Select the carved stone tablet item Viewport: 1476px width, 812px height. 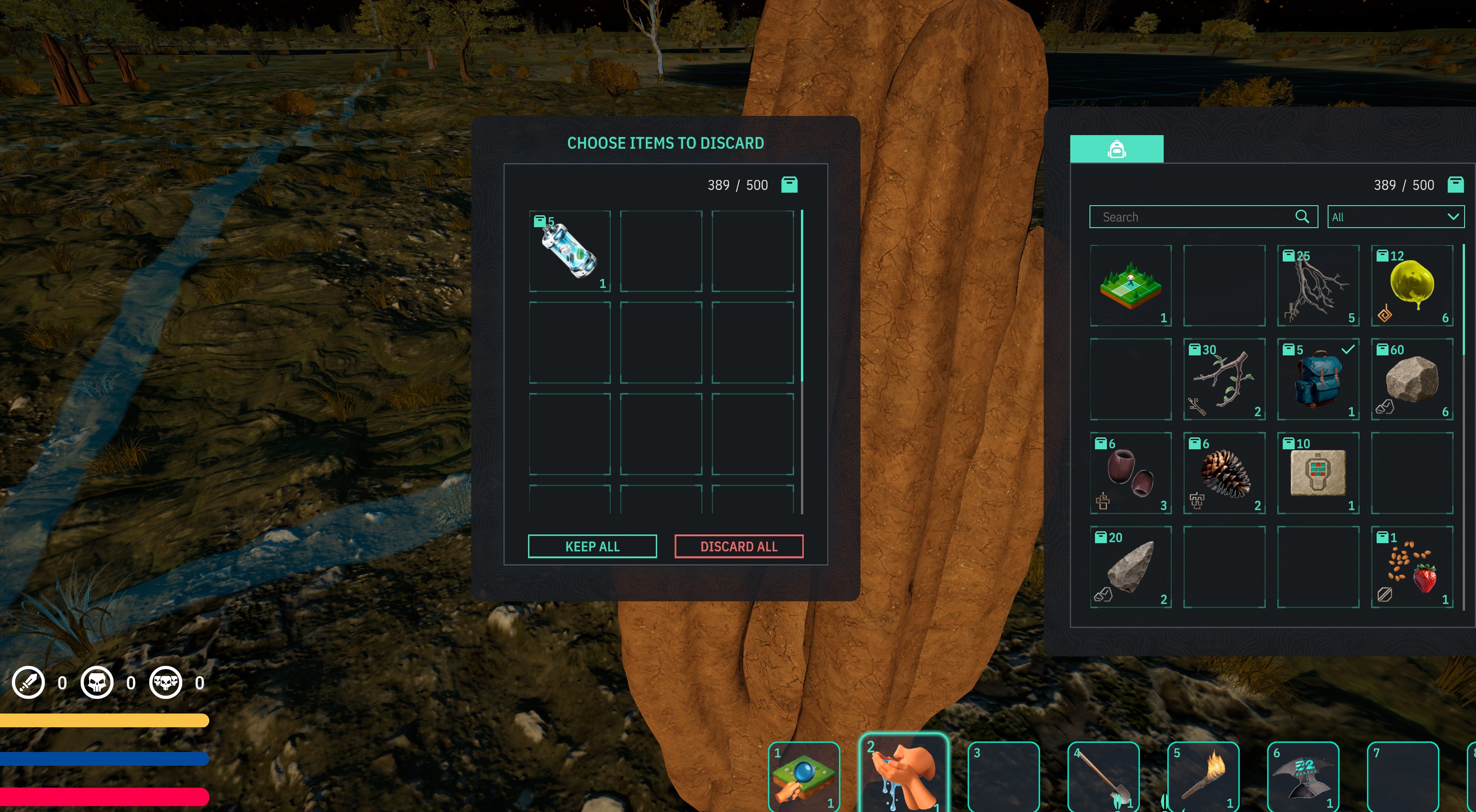click(1318, 474)
